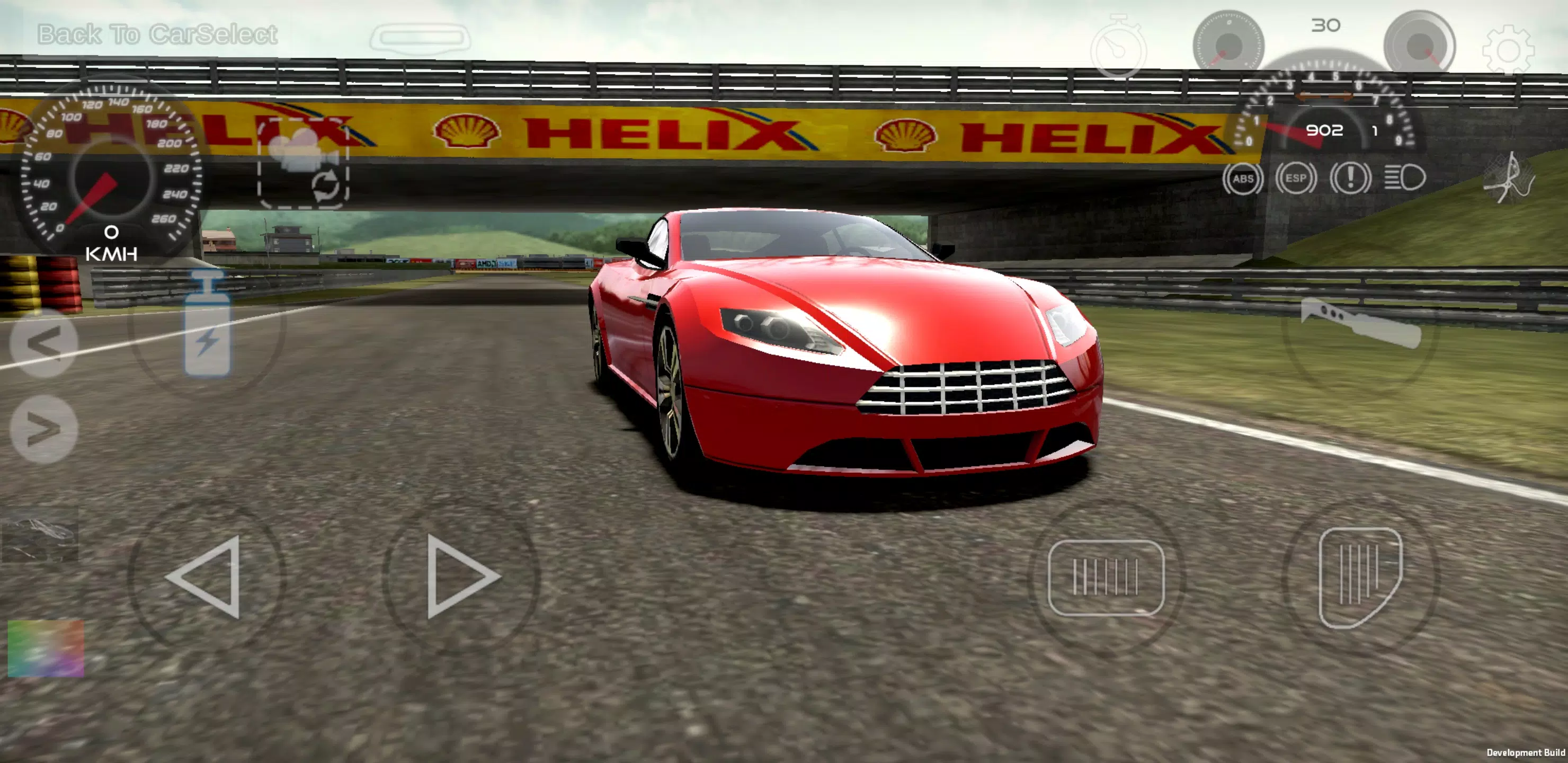Open the camera view switcher
The width and height of the screenshot is (1568, 763).
coord(302,171)
